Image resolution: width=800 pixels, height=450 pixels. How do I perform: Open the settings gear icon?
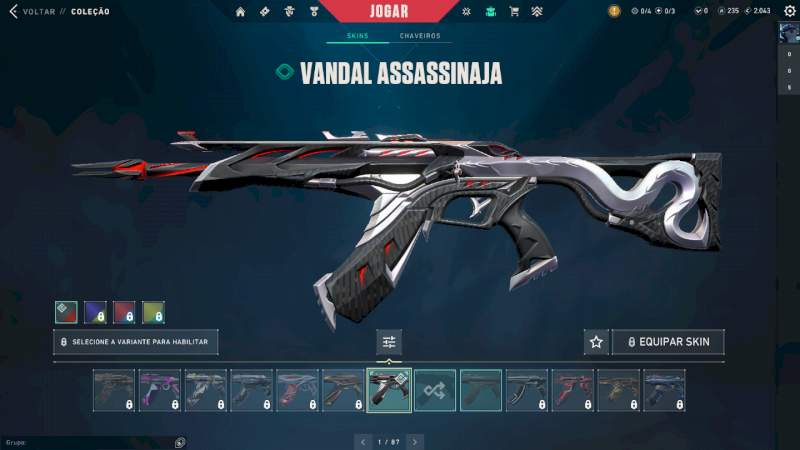(789, 11)
